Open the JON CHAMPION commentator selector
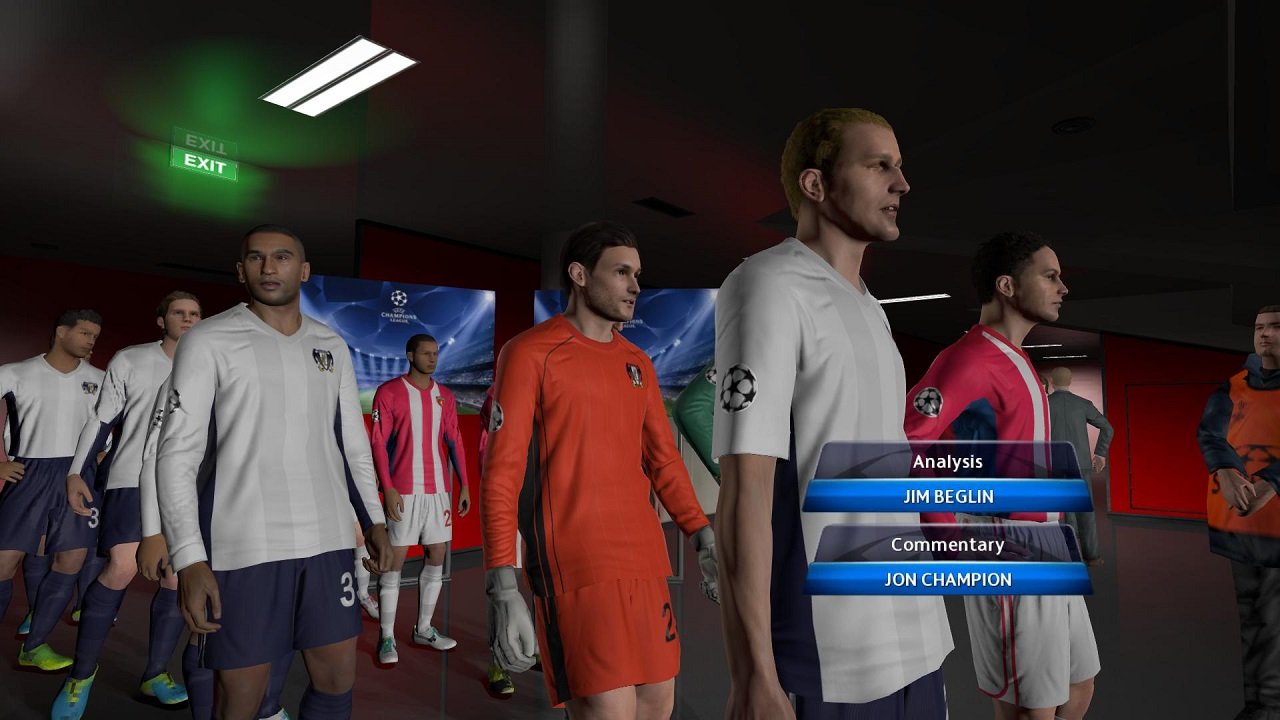 tap(947, 578)
